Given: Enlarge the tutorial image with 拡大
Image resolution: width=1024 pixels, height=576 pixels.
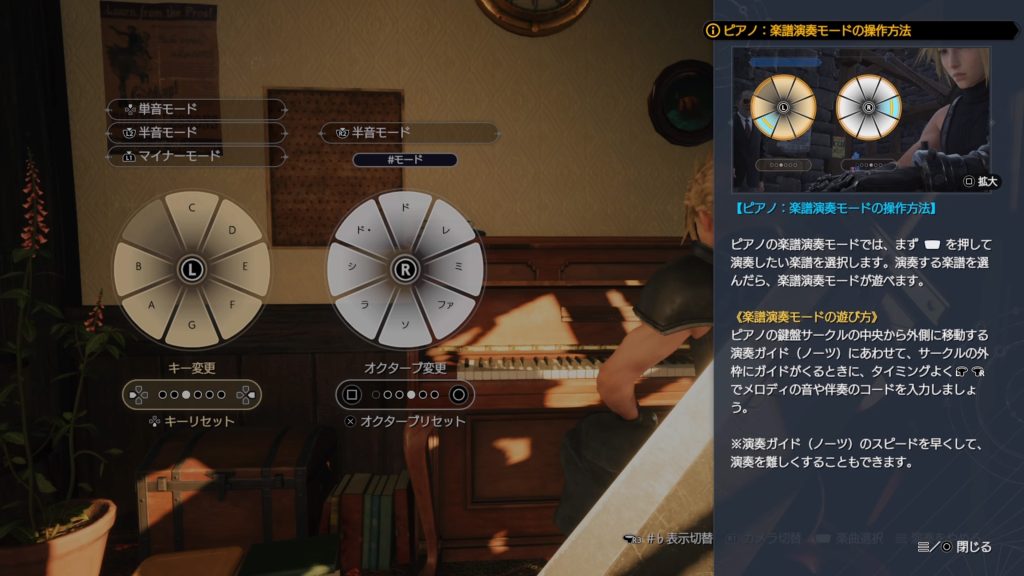Looking at the screenshot, I should (x=980, y=182).
